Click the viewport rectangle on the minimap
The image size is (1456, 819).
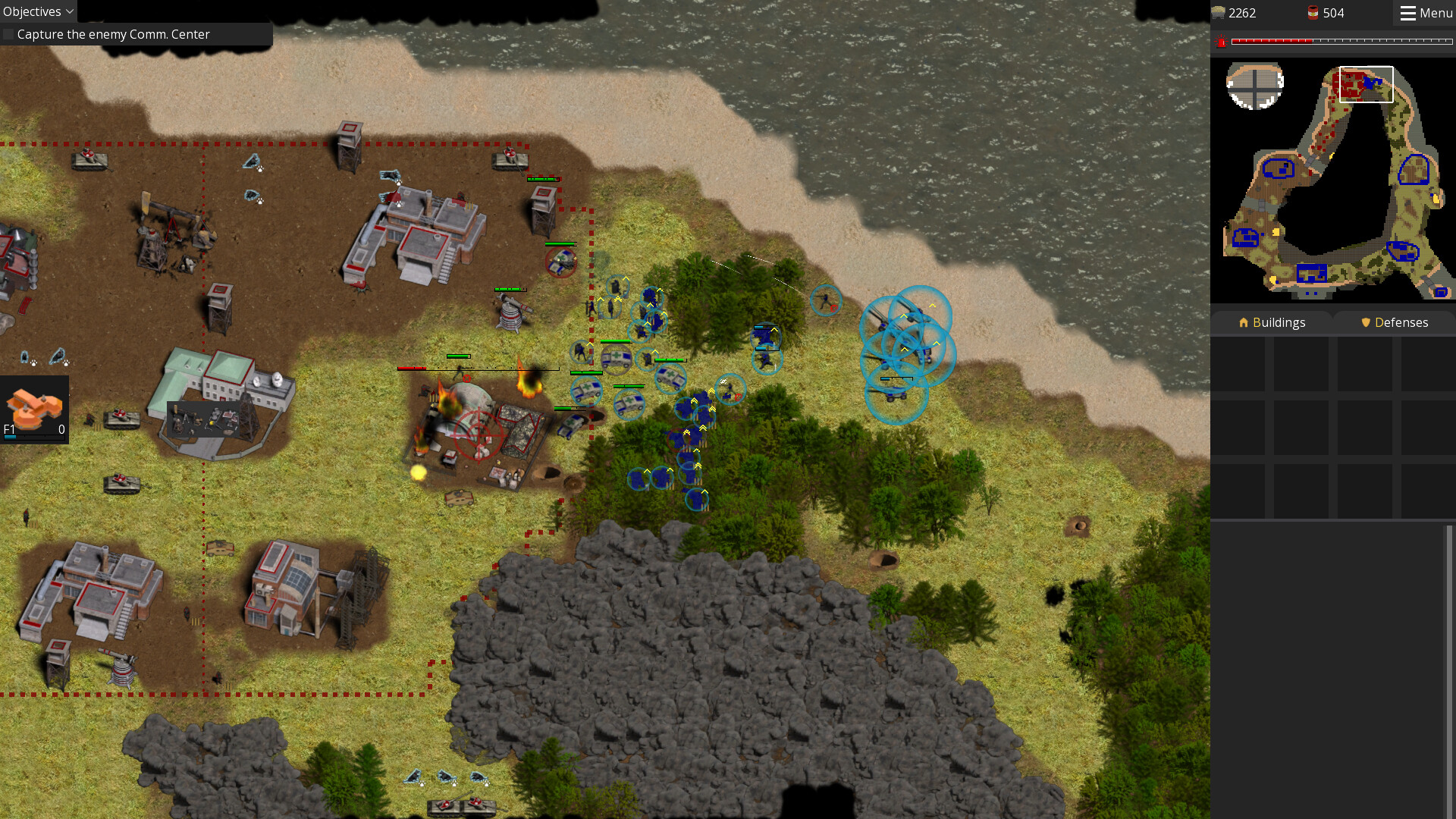click(x=1367, y=85)
